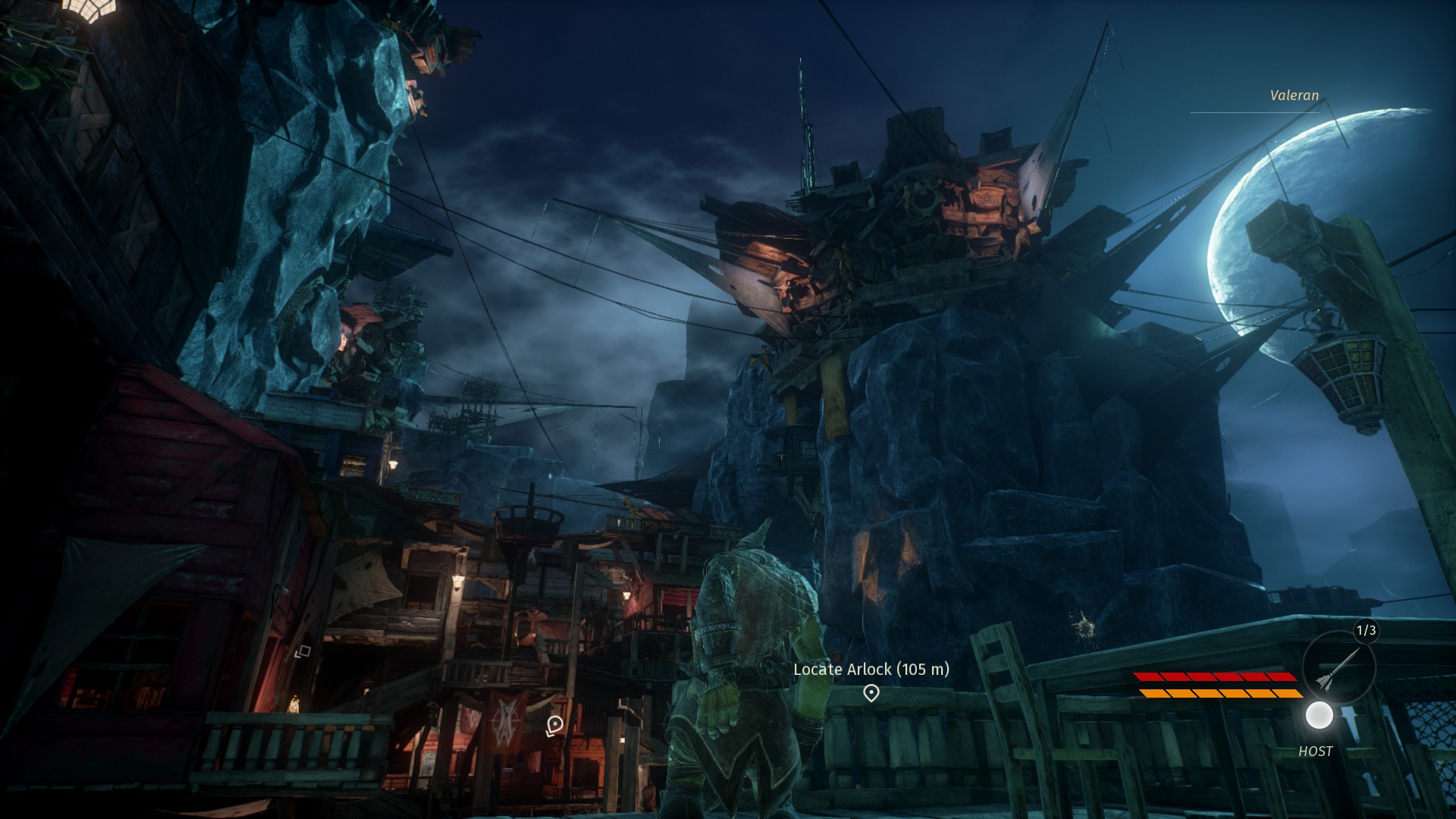Click the Locate Arlock objective pin

pyautogui.click(x=871, y=692)
